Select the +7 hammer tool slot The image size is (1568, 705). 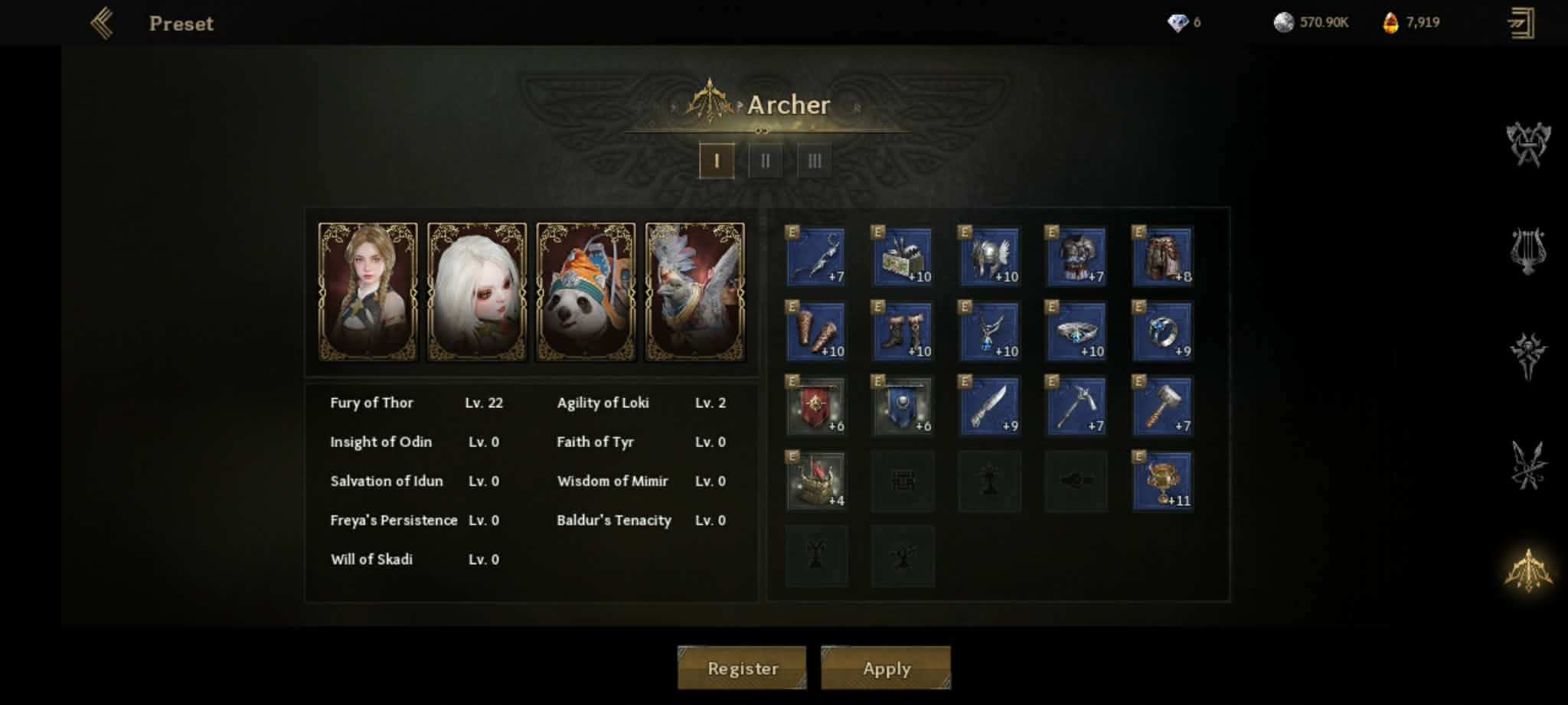1162,406
